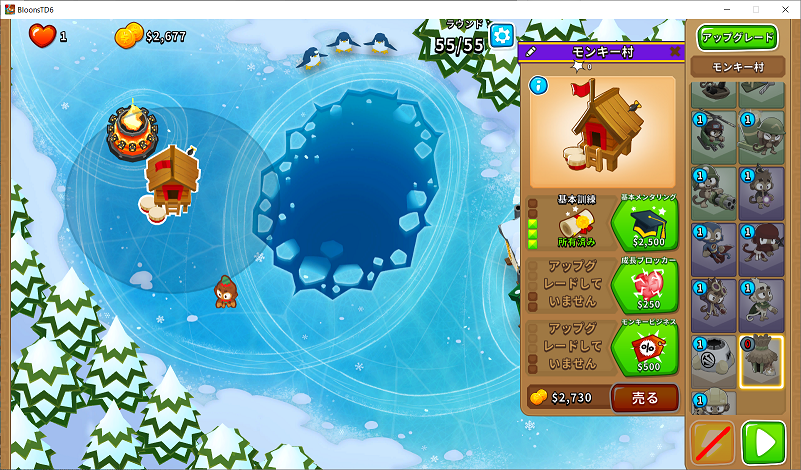Purchase the $250 pink bloon upgrade
The width and height of the screenshot is (801, 470).
[x=644, y=288]
